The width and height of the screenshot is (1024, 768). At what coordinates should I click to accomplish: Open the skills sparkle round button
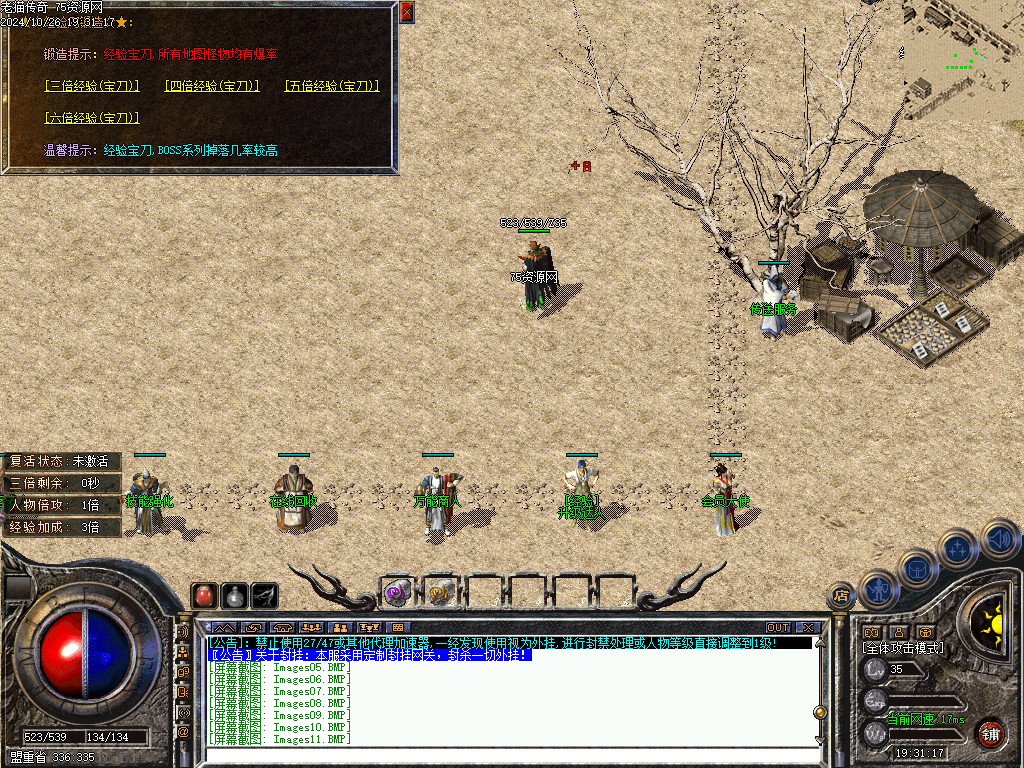click(957, 549)
